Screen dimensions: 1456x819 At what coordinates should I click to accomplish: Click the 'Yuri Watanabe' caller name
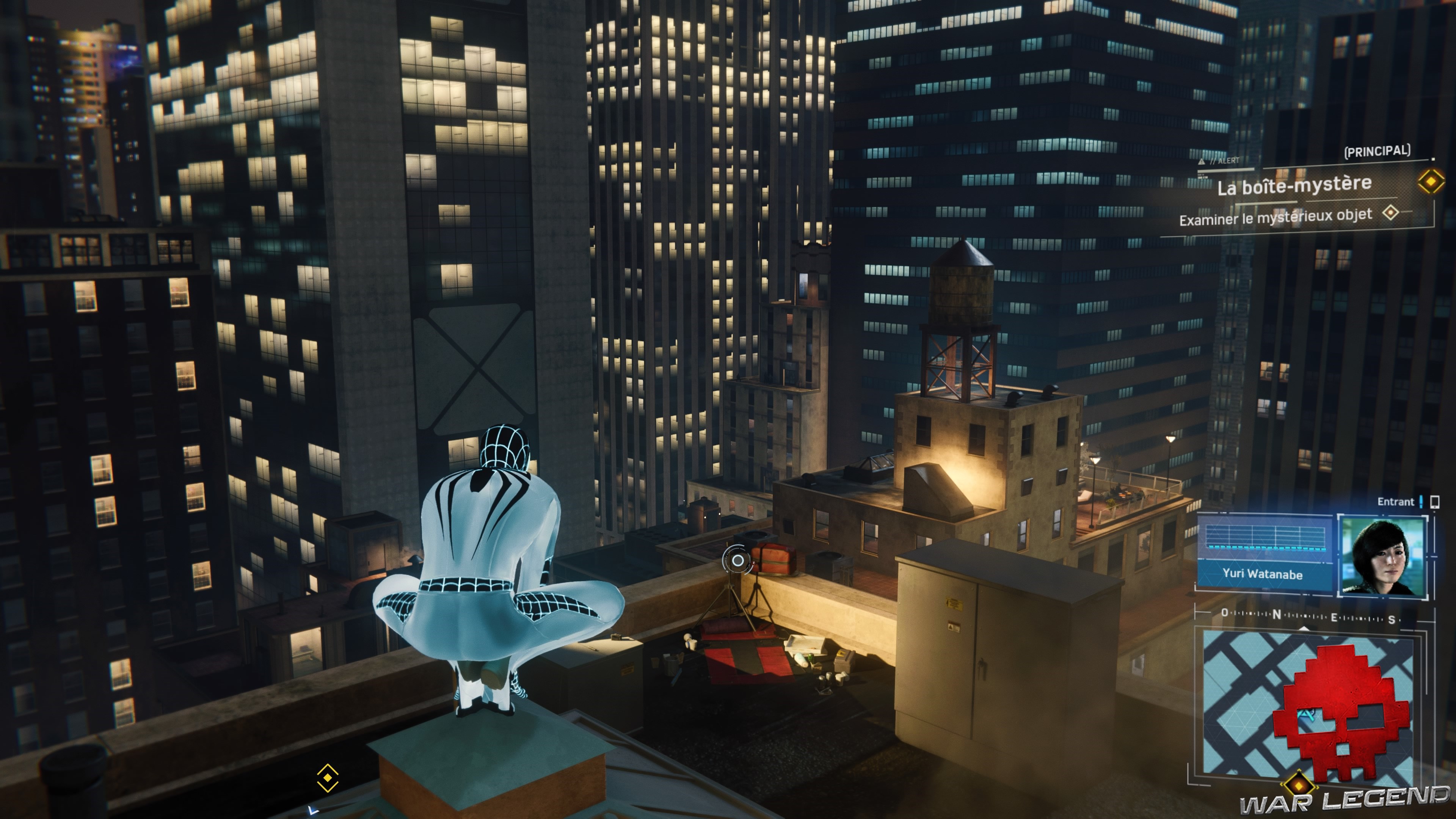pyautogui.click(x=1263, y=575)
